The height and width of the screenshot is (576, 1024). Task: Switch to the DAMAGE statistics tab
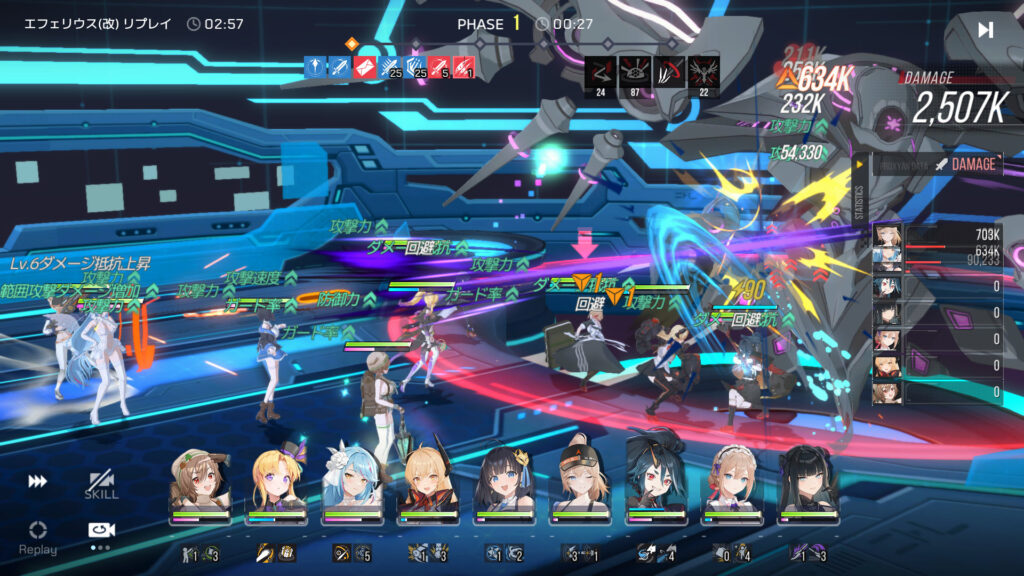(x=965, y=164)
